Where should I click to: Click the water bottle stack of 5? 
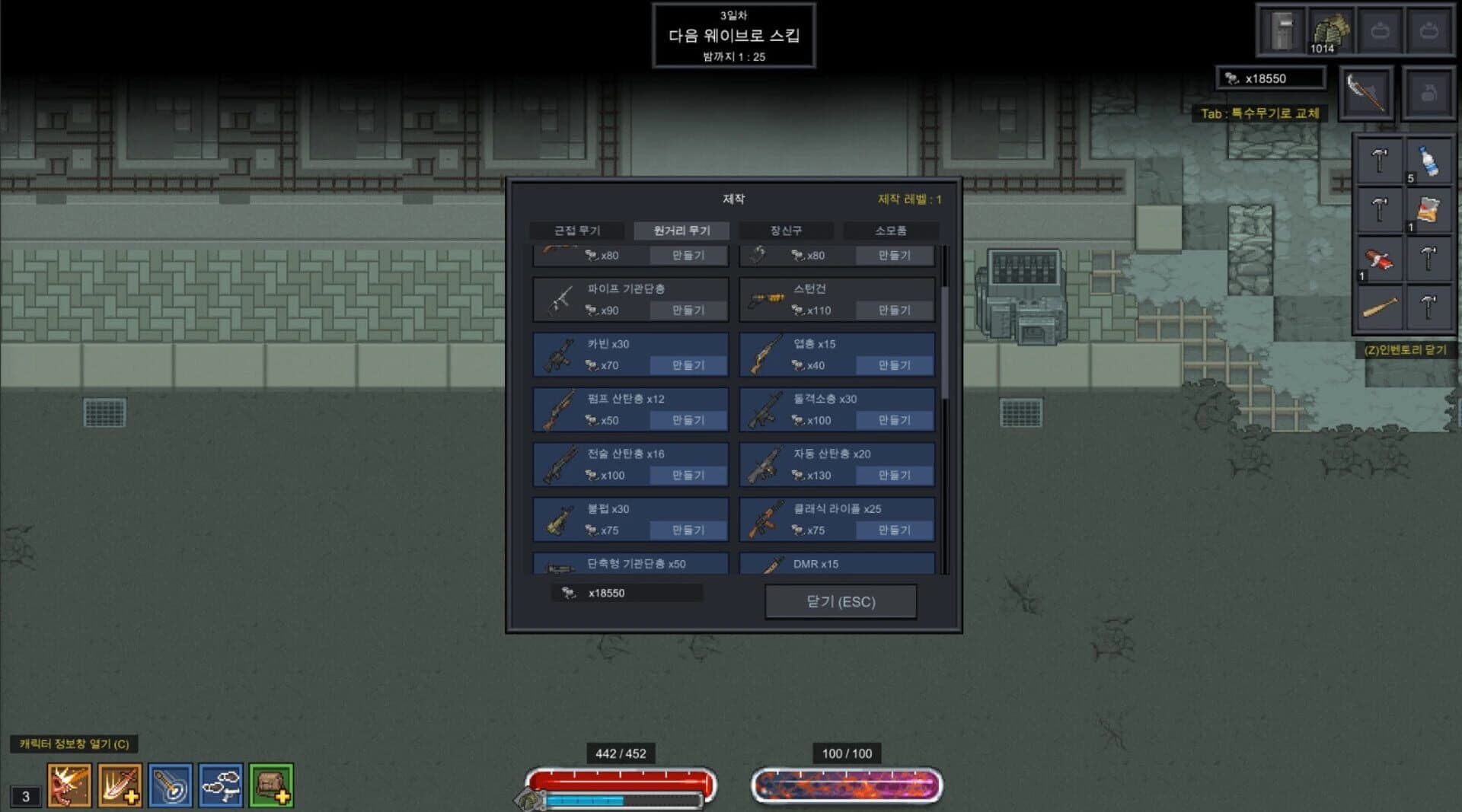pyautogui.click(x=1429, y=161)
